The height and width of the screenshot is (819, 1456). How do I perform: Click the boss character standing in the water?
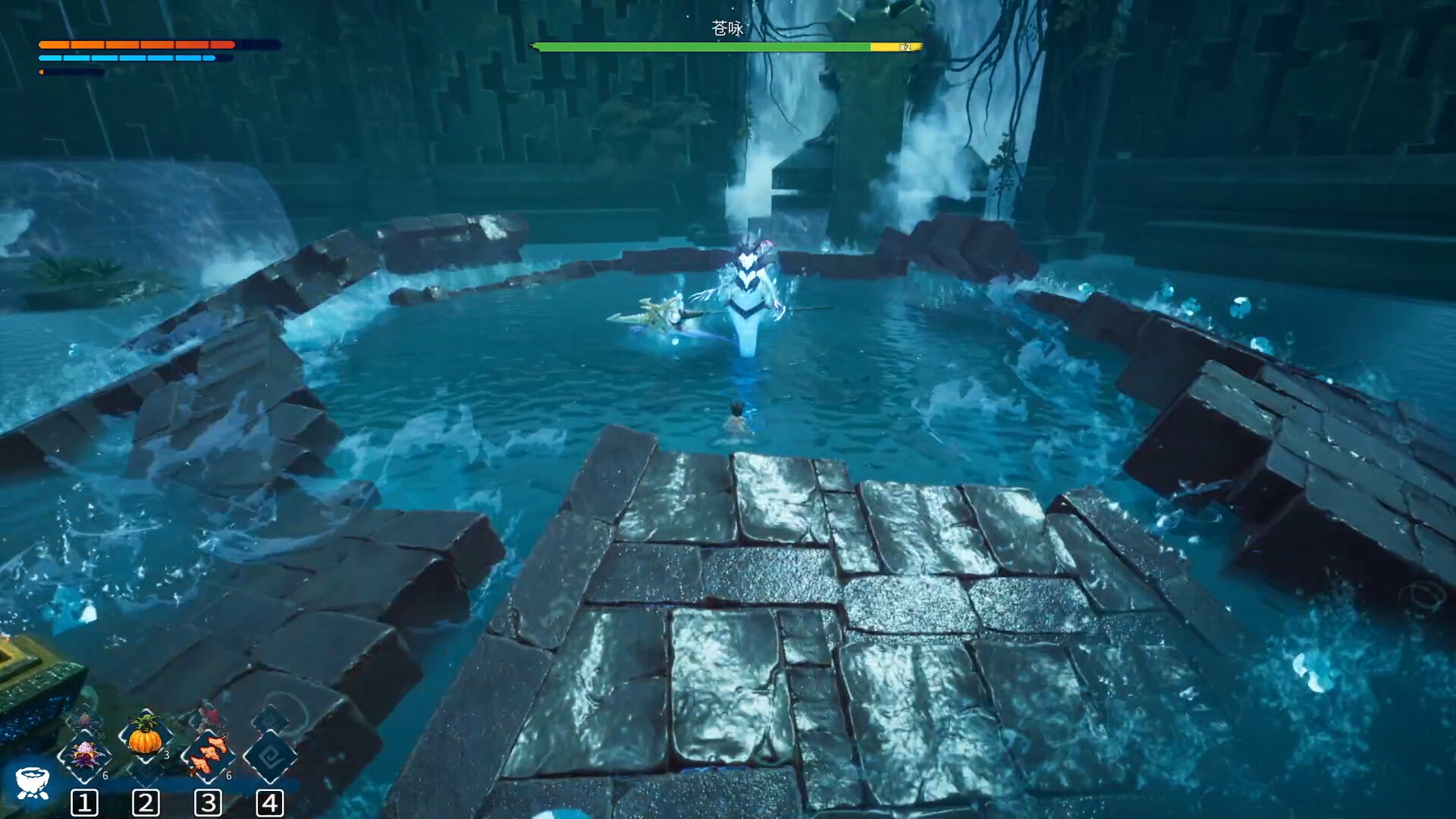click(747, 303)
